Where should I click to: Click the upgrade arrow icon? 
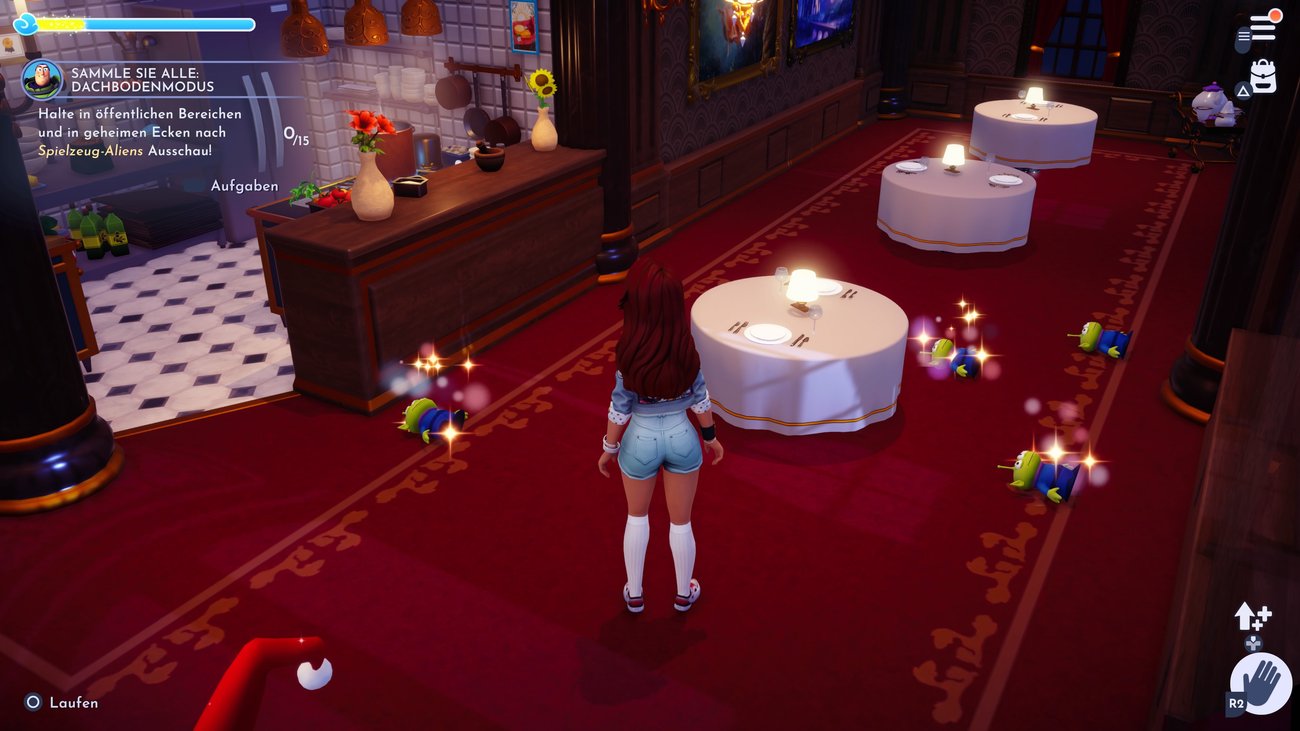1251,617
